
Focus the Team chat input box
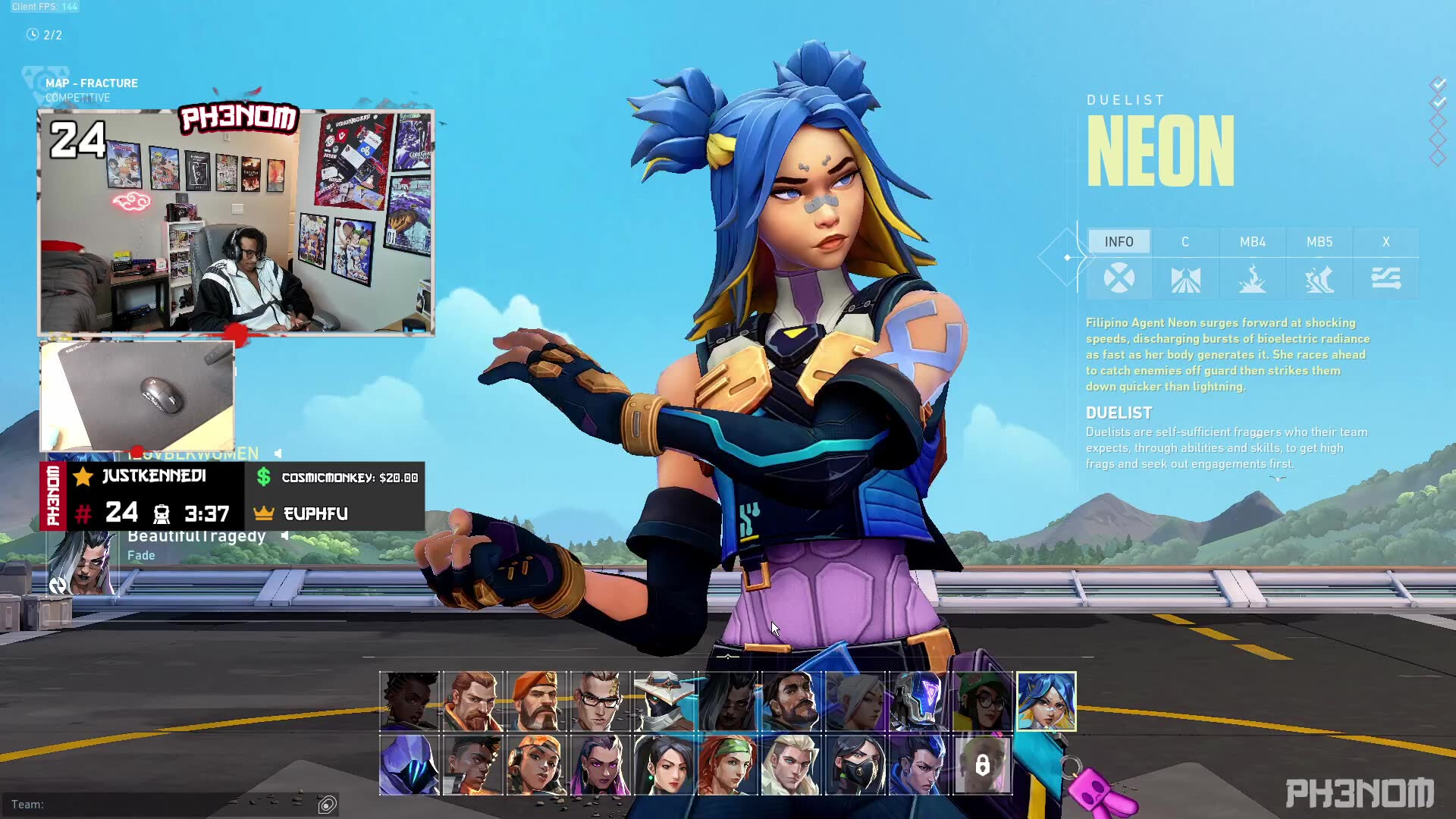tap(167, 805)
